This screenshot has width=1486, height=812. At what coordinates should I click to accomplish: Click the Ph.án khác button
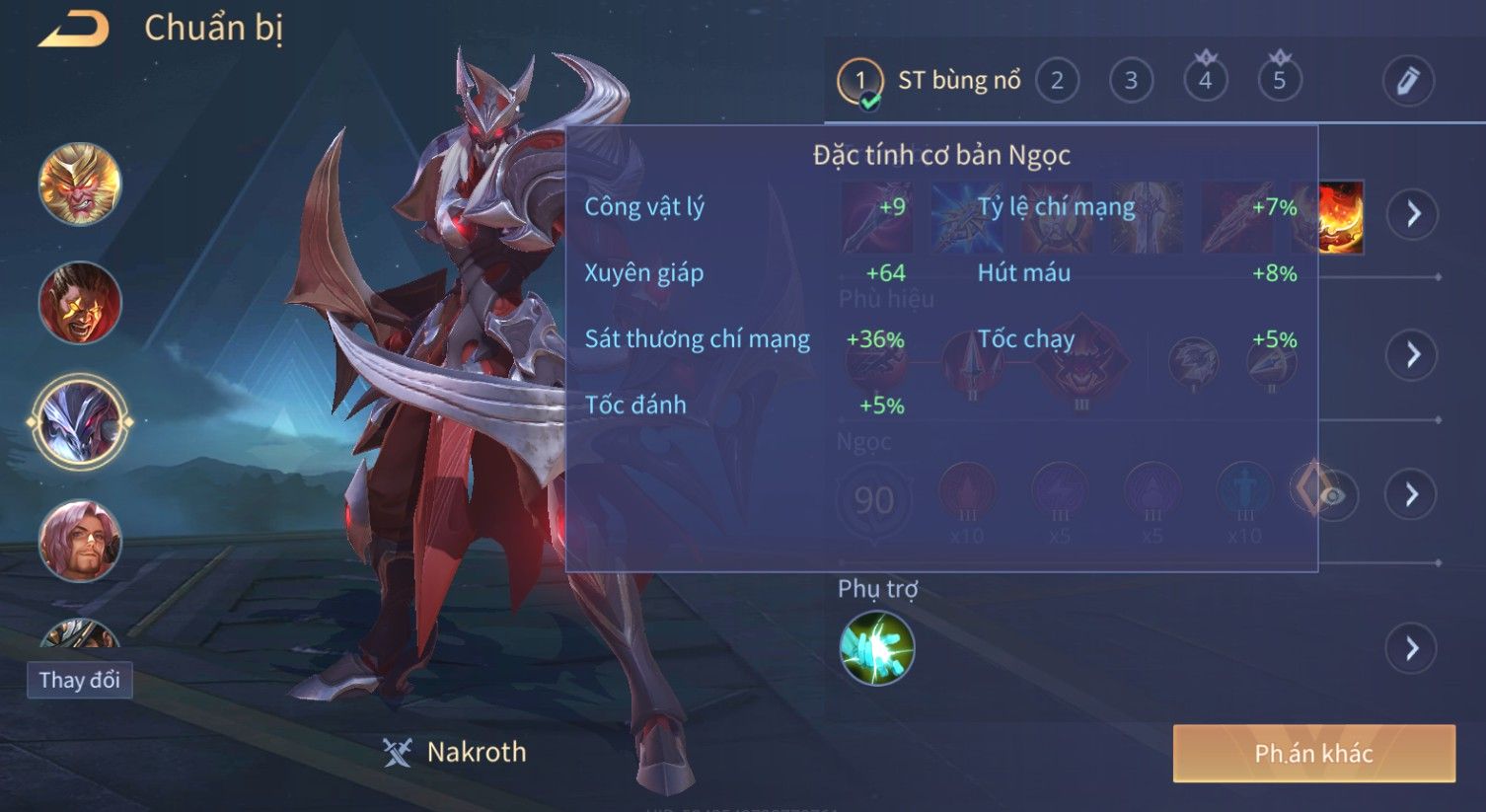click(x=1313, y=754)
